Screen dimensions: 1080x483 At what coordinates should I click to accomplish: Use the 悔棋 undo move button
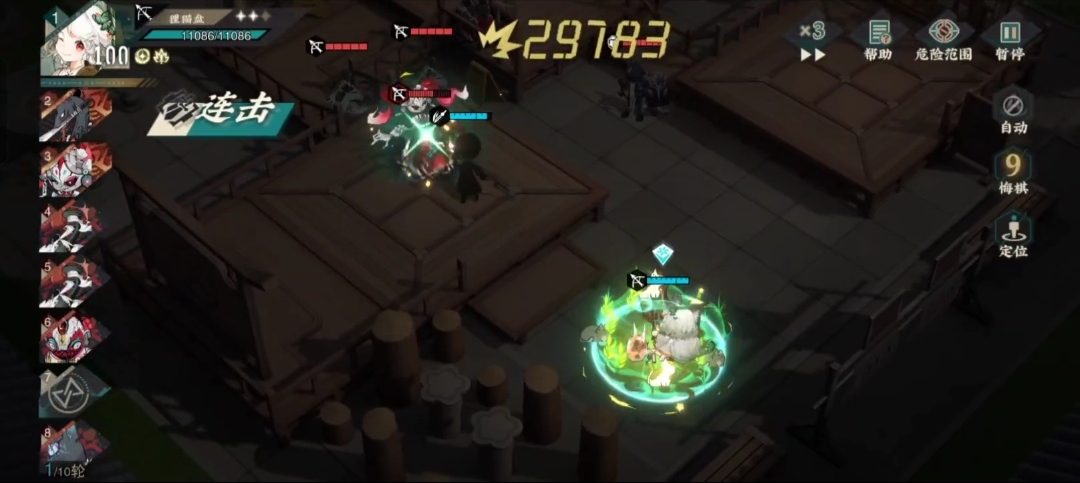click(1013, 171)
